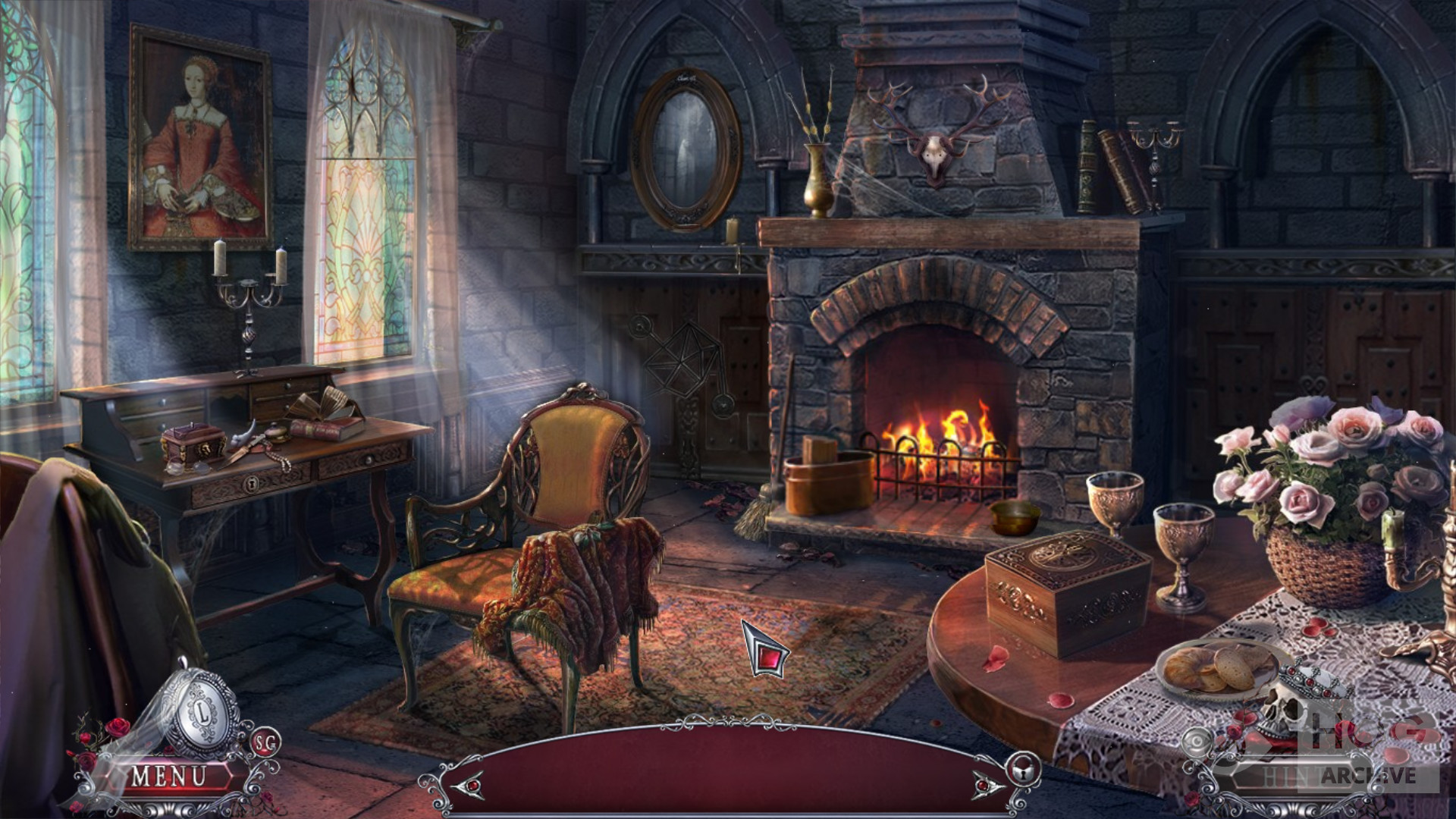Show inventory items to the right
The image size is (1456, 819).
pos(989,785)
